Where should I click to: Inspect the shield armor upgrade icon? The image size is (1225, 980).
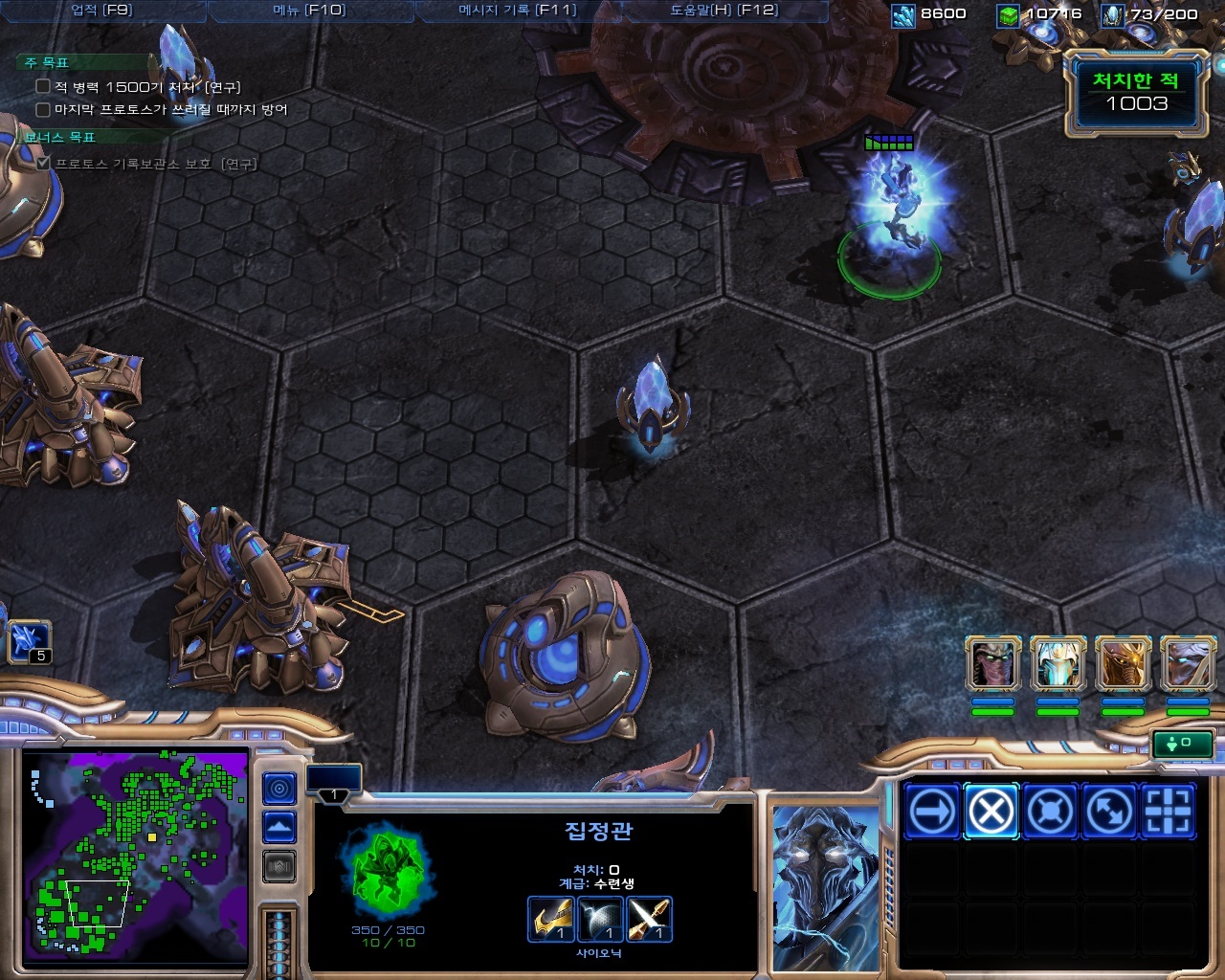(x=600, y=920)
